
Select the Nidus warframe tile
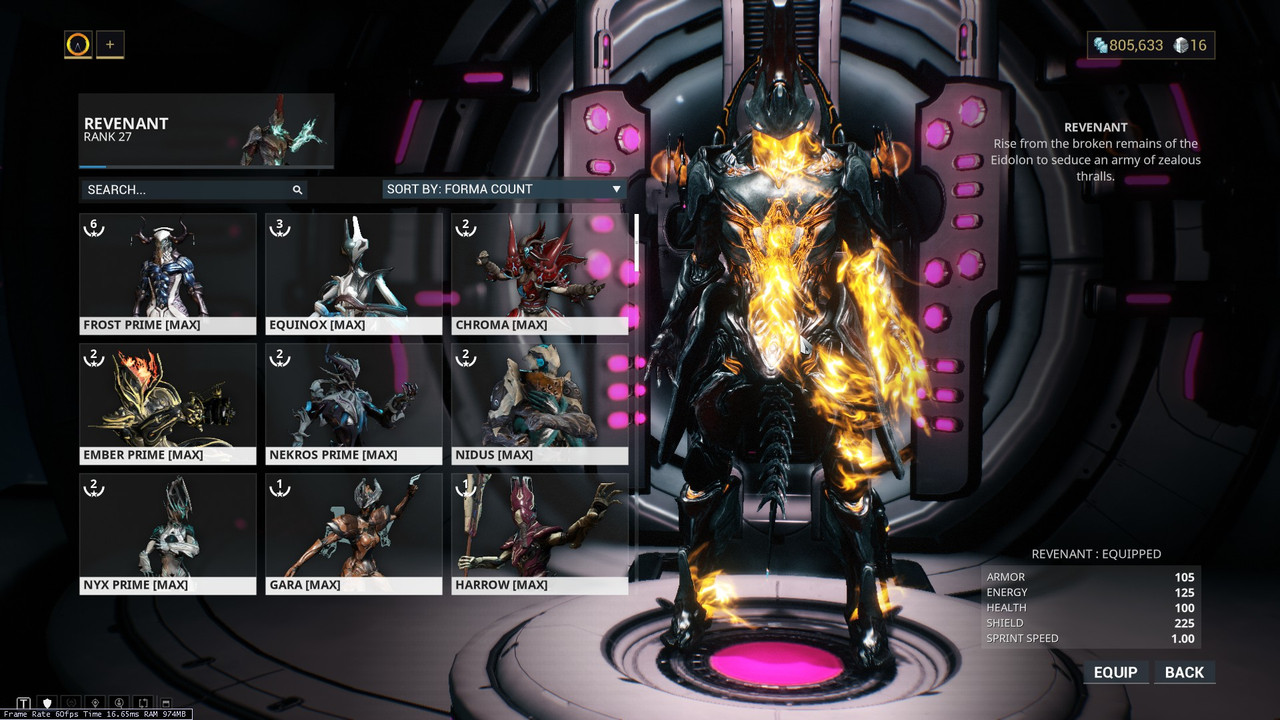click(x=539, y=403)
